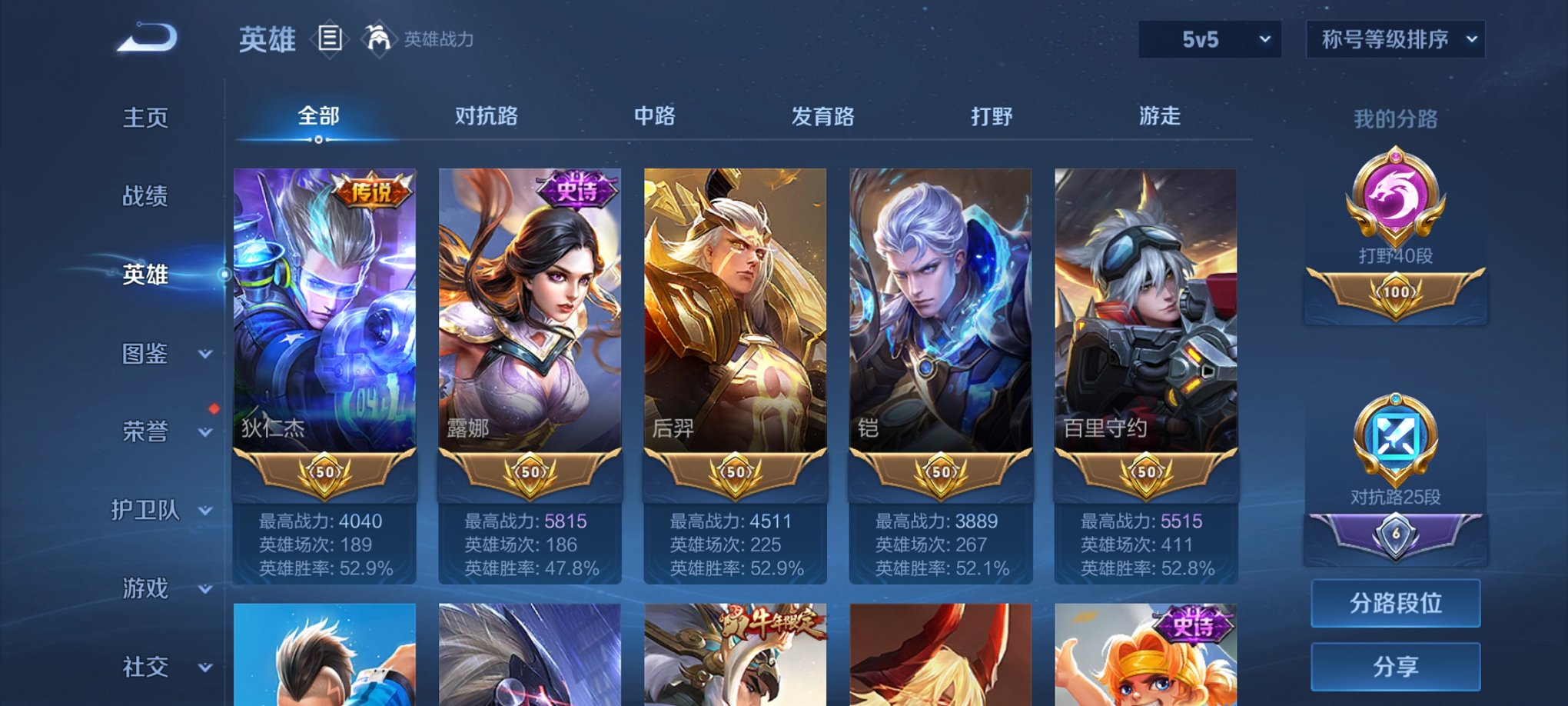
Task: Open the 5v5 mode dropdown
Action: point(1208,38)
